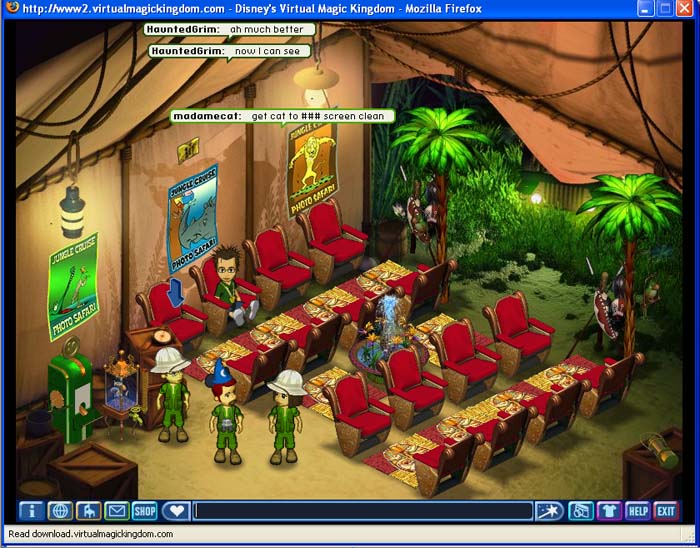Open the info panel button
This screenshot has height=548, width=700.
[32, 511]
